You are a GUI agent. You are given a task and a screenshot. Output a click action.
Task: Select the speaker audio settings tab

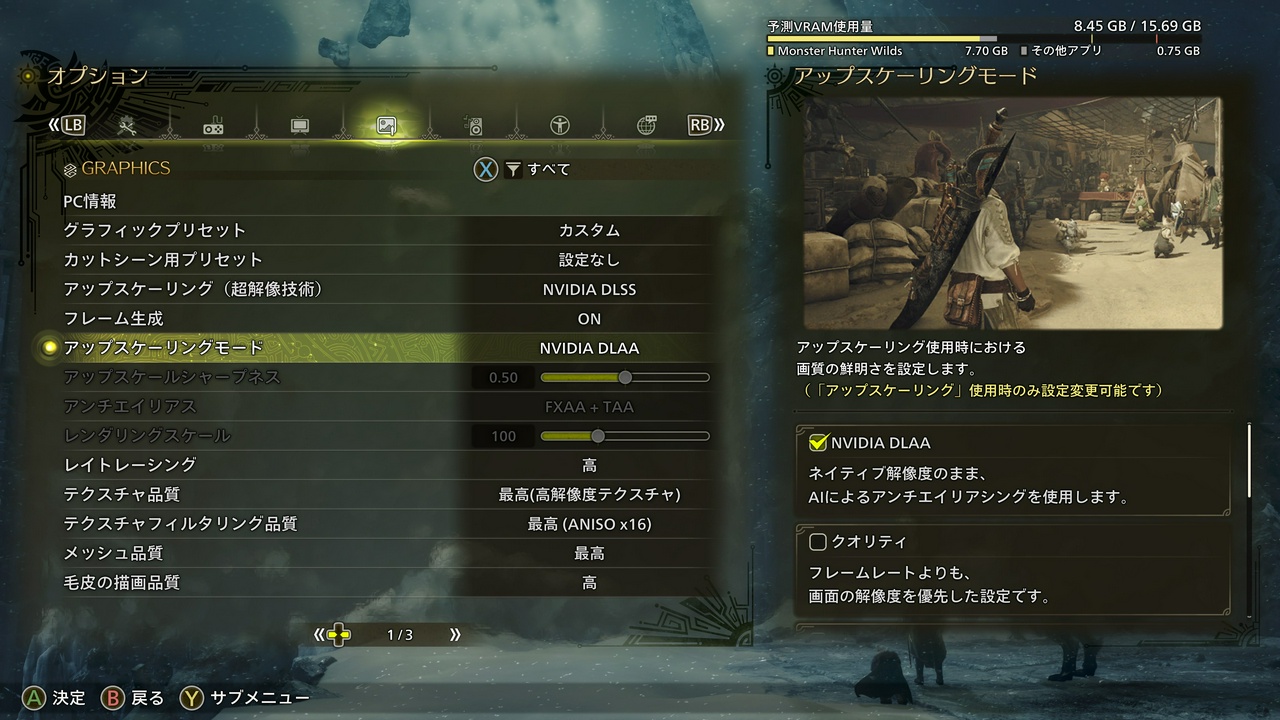(x=474, y=126)
